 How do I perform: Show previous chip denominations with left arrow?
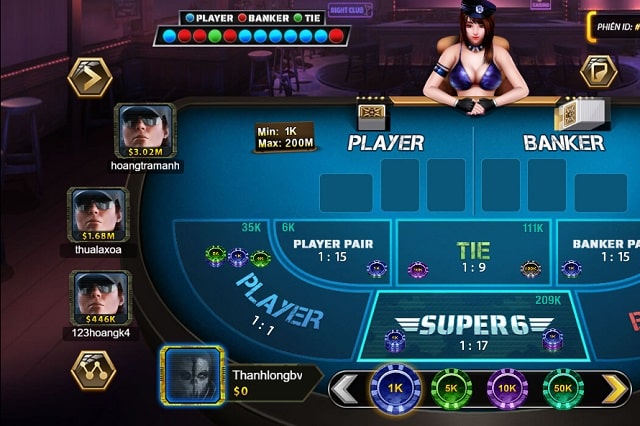coord(345,389)
